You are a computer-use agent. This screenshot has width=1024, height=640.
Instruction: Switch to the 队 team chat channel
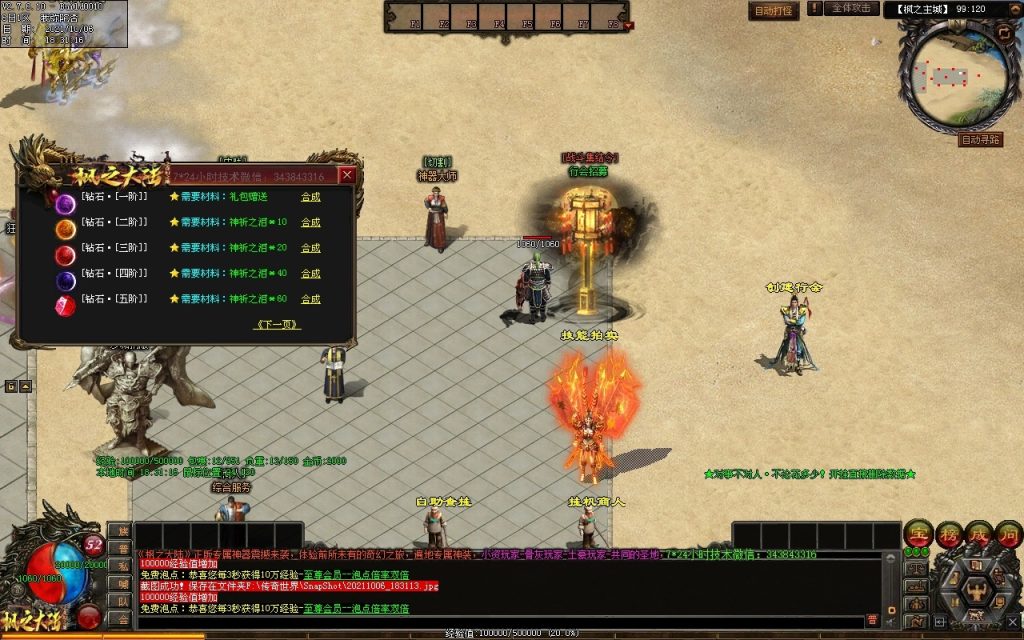pyautogui.click(x=119, y=600)
